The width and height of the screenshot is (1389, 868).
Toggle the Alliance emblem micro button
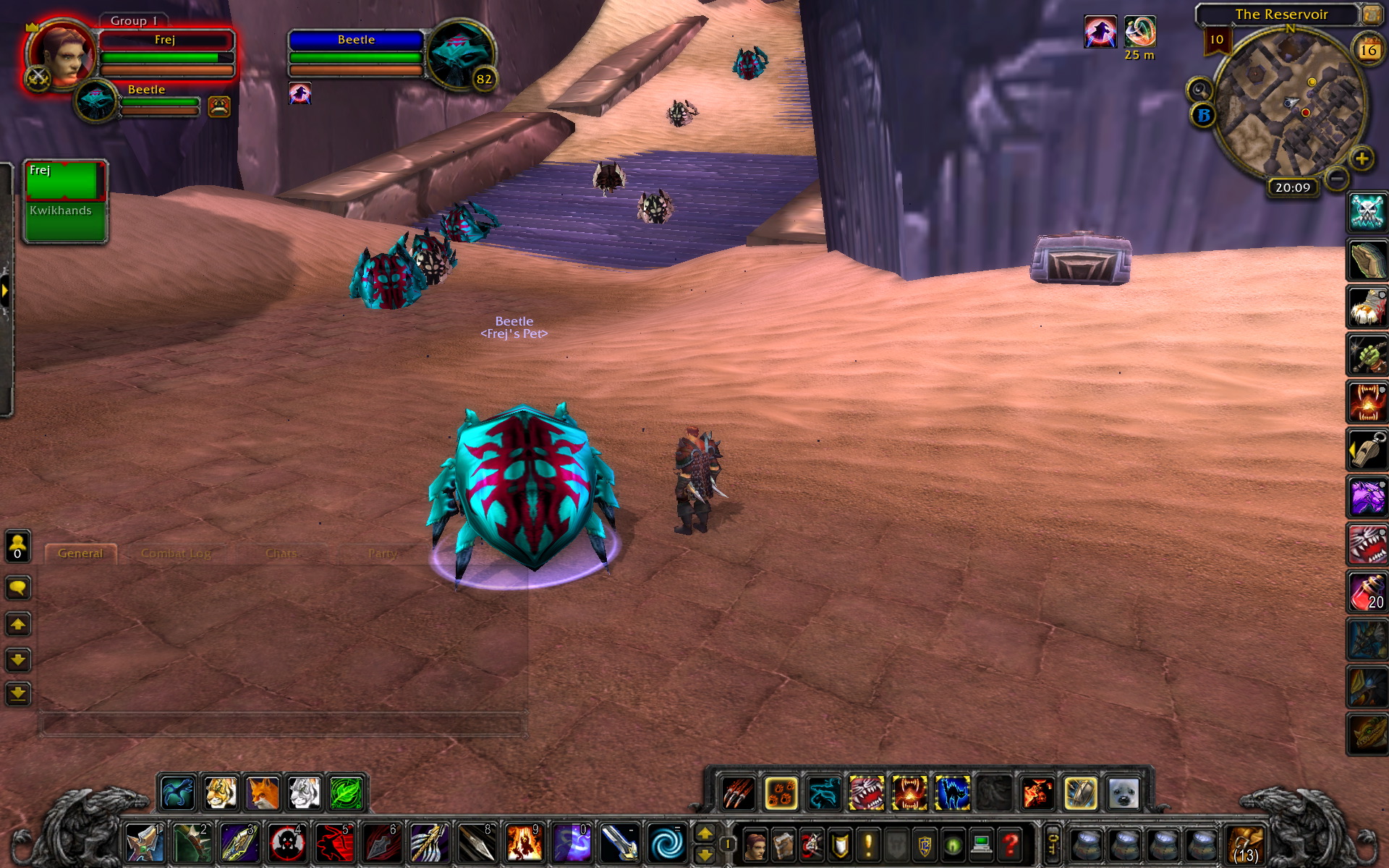coord(925,845)
